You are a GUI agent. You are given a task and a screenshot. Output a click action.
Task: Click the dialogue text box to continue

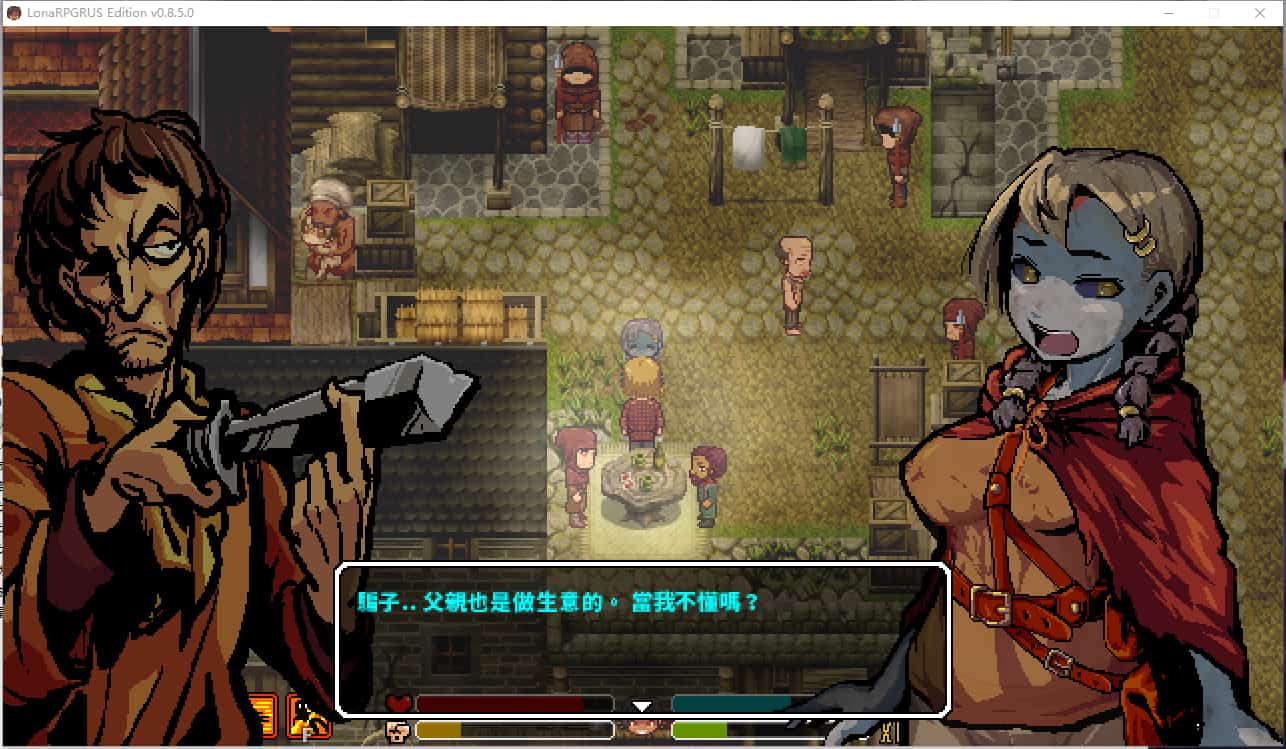click(x=641, y=640)
